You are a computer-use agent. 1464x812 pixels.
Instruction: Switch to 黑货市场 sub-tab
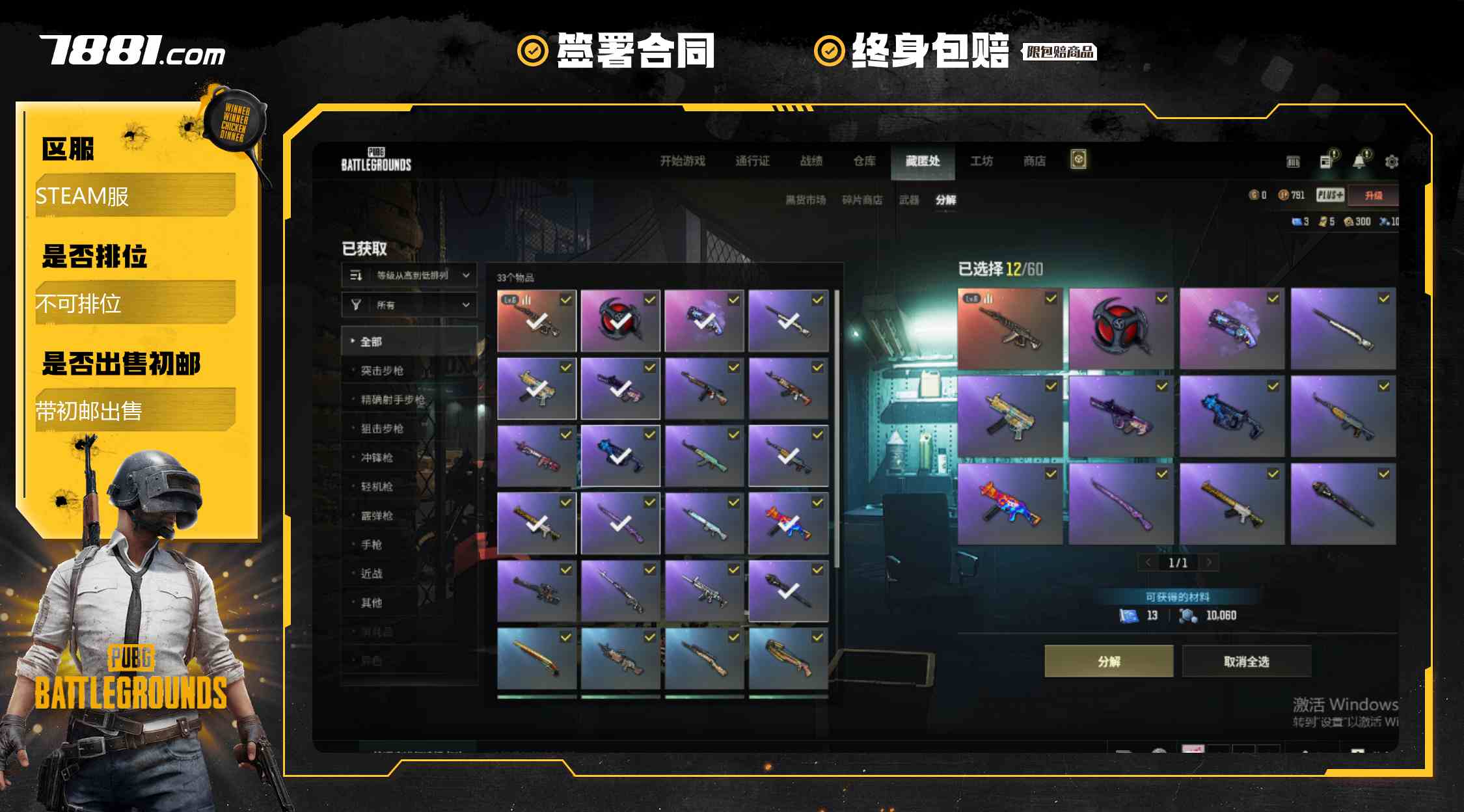point(806,200)
